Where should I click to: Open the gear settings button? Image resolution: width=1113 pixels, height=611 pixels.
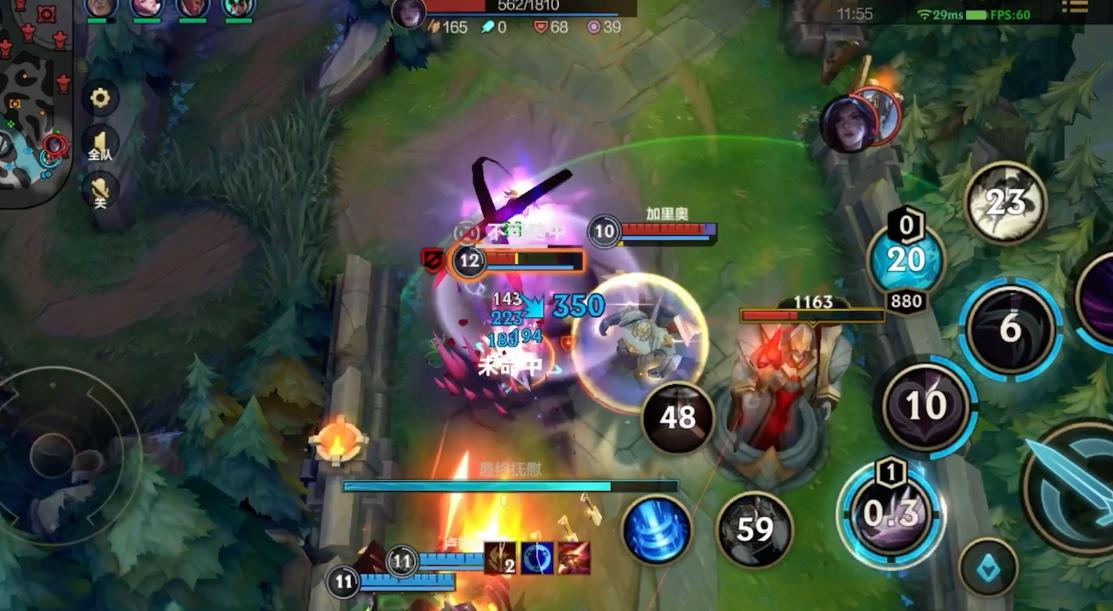99,98
